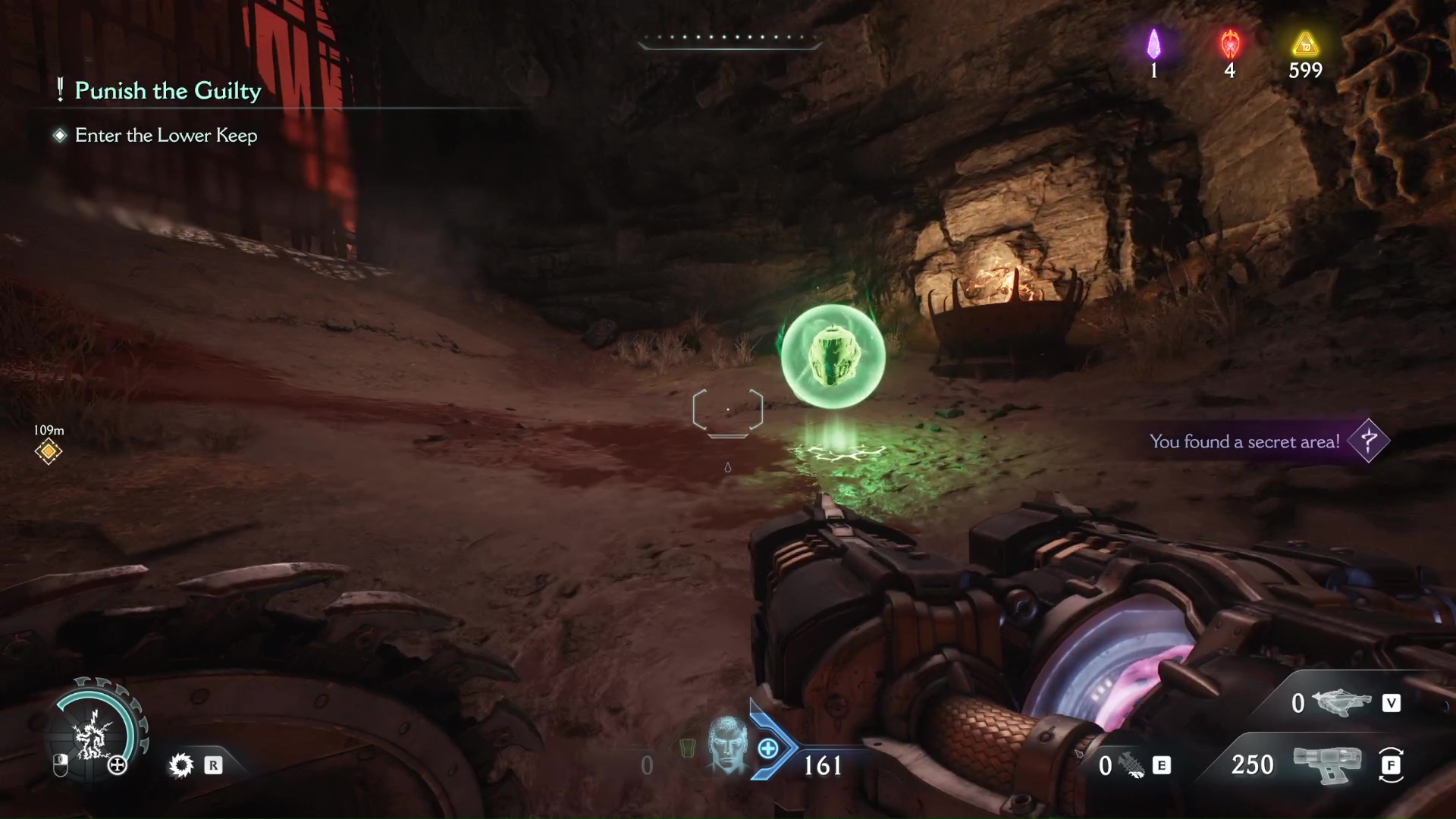Select the melee weapon icon with 0 charges

tap(1133, 765)
